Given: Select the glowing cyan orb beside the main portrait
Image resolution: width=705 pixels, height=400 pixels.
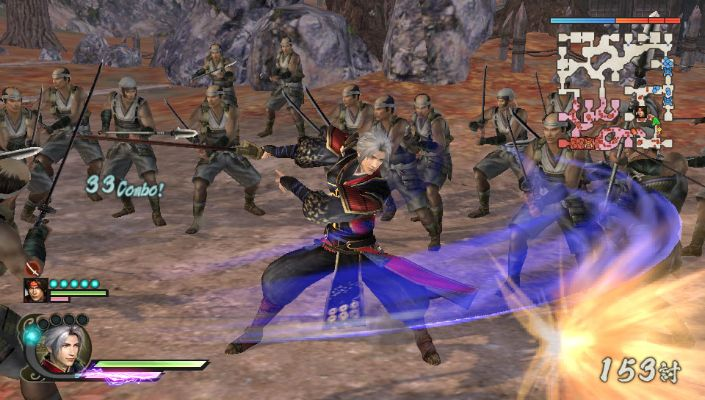Looking at the screenshot, I should [32, 337].
